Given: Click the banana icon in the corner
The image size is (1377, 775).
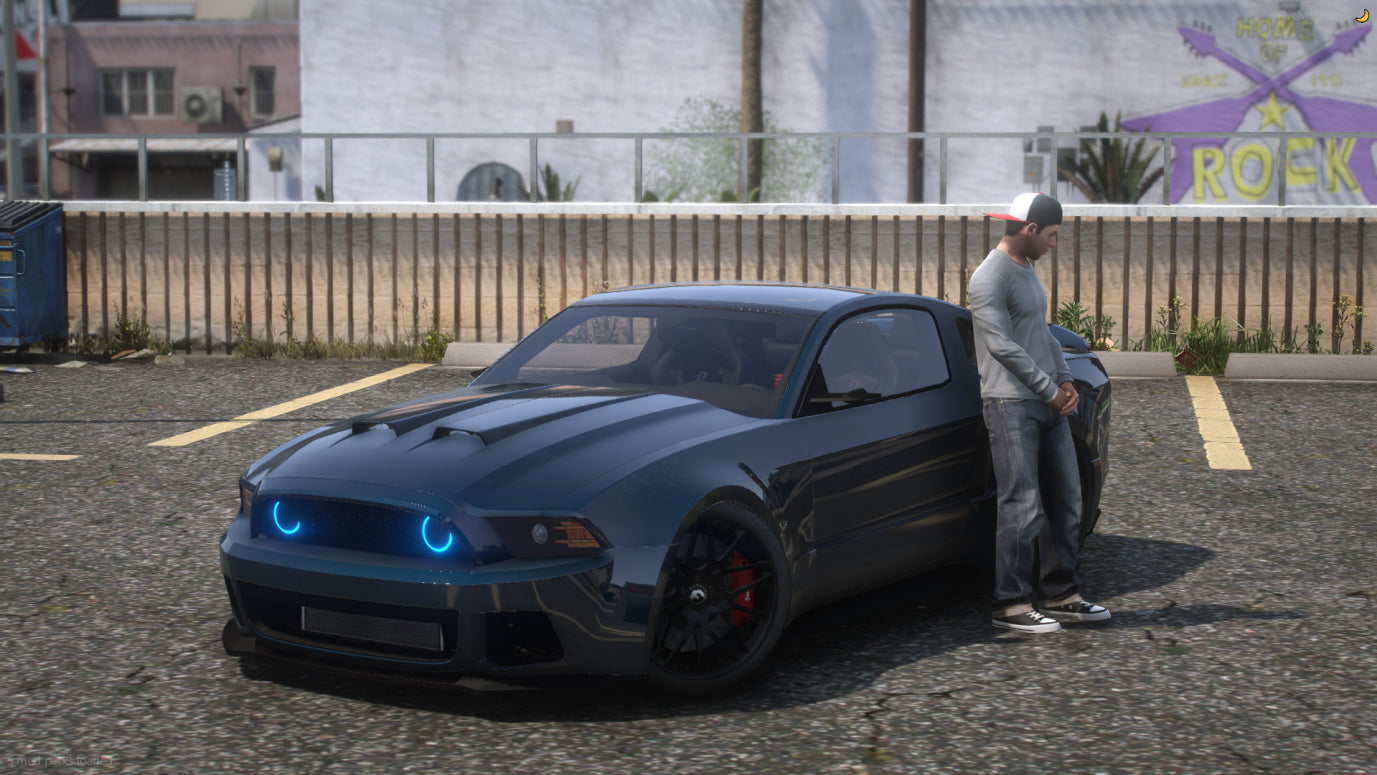Looking at the screenshot, I should coord(1362,15).
